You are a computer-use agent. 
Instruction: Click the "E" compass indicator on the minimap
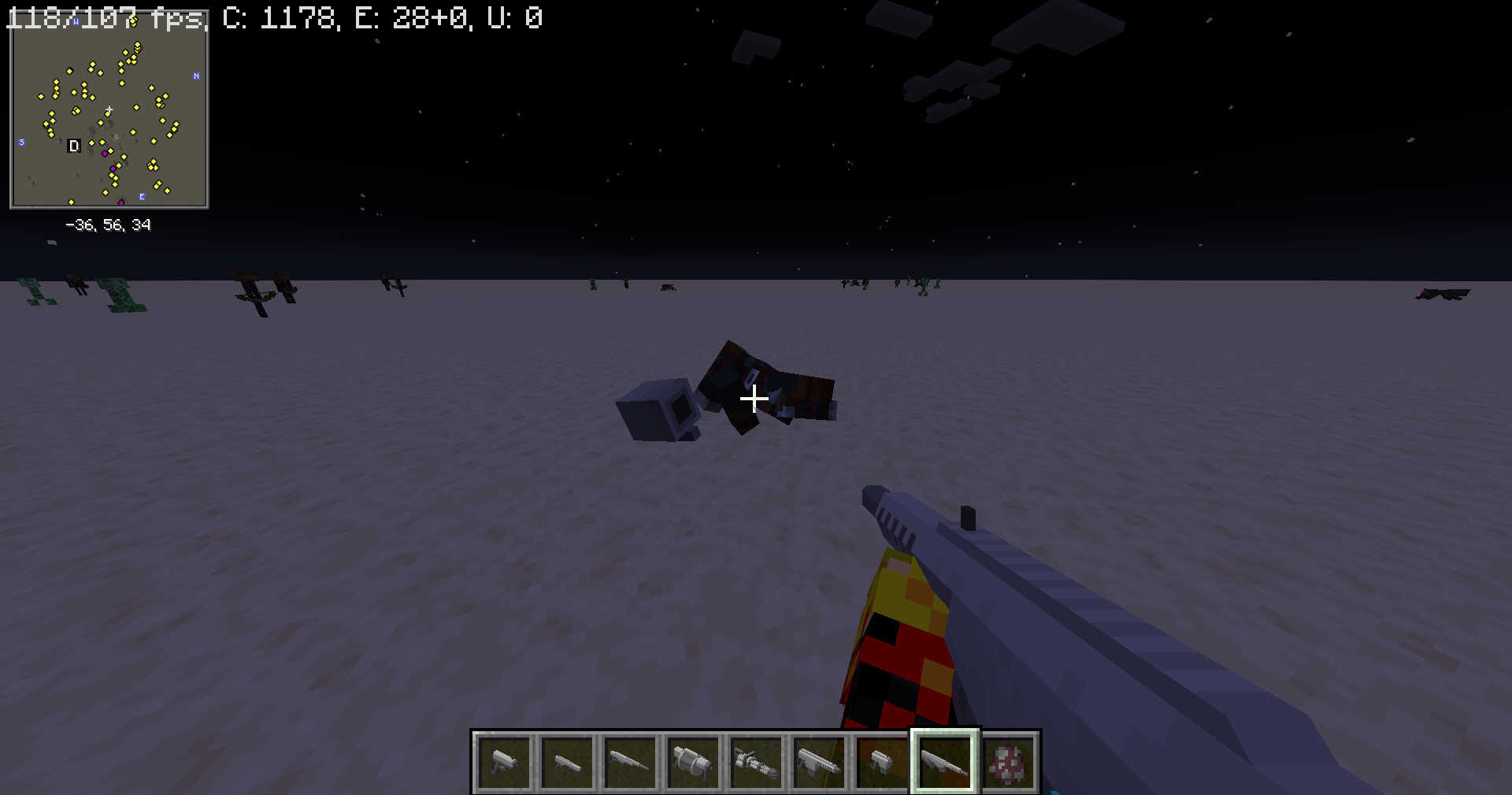[x=143, y=196]
